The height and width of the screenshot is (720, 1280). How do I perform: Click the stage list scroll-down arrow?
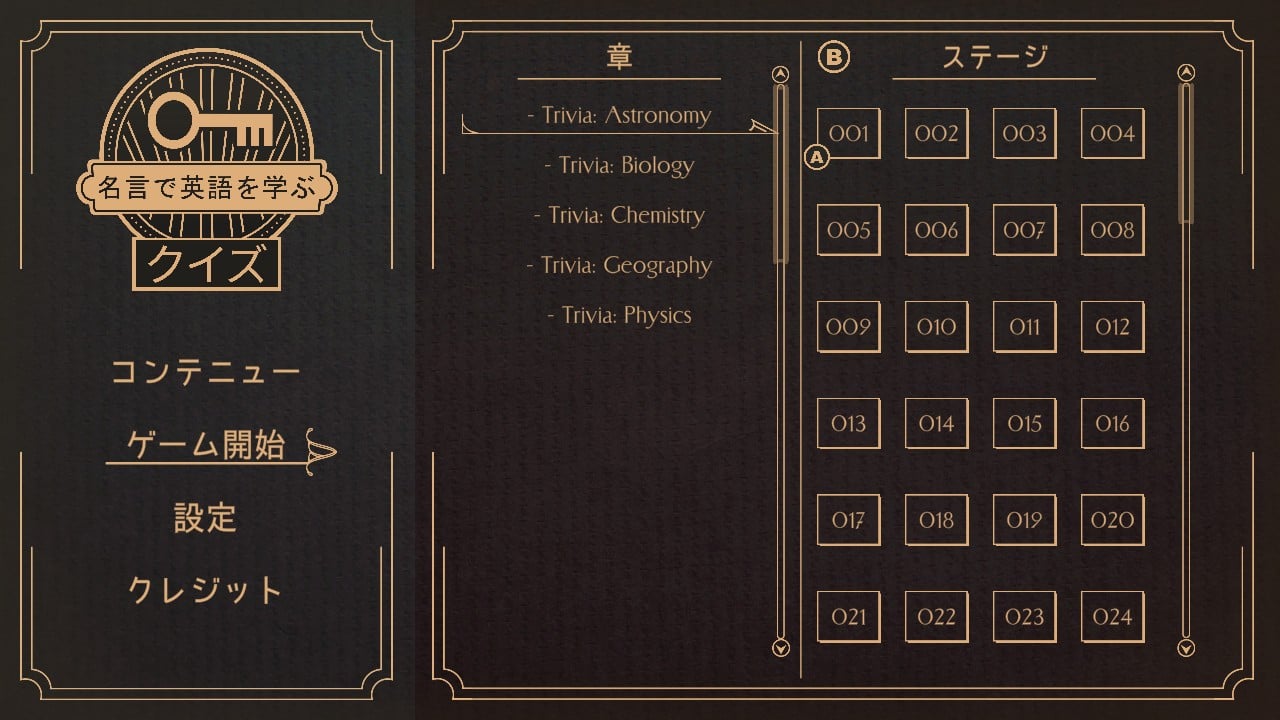(1186, 648)
